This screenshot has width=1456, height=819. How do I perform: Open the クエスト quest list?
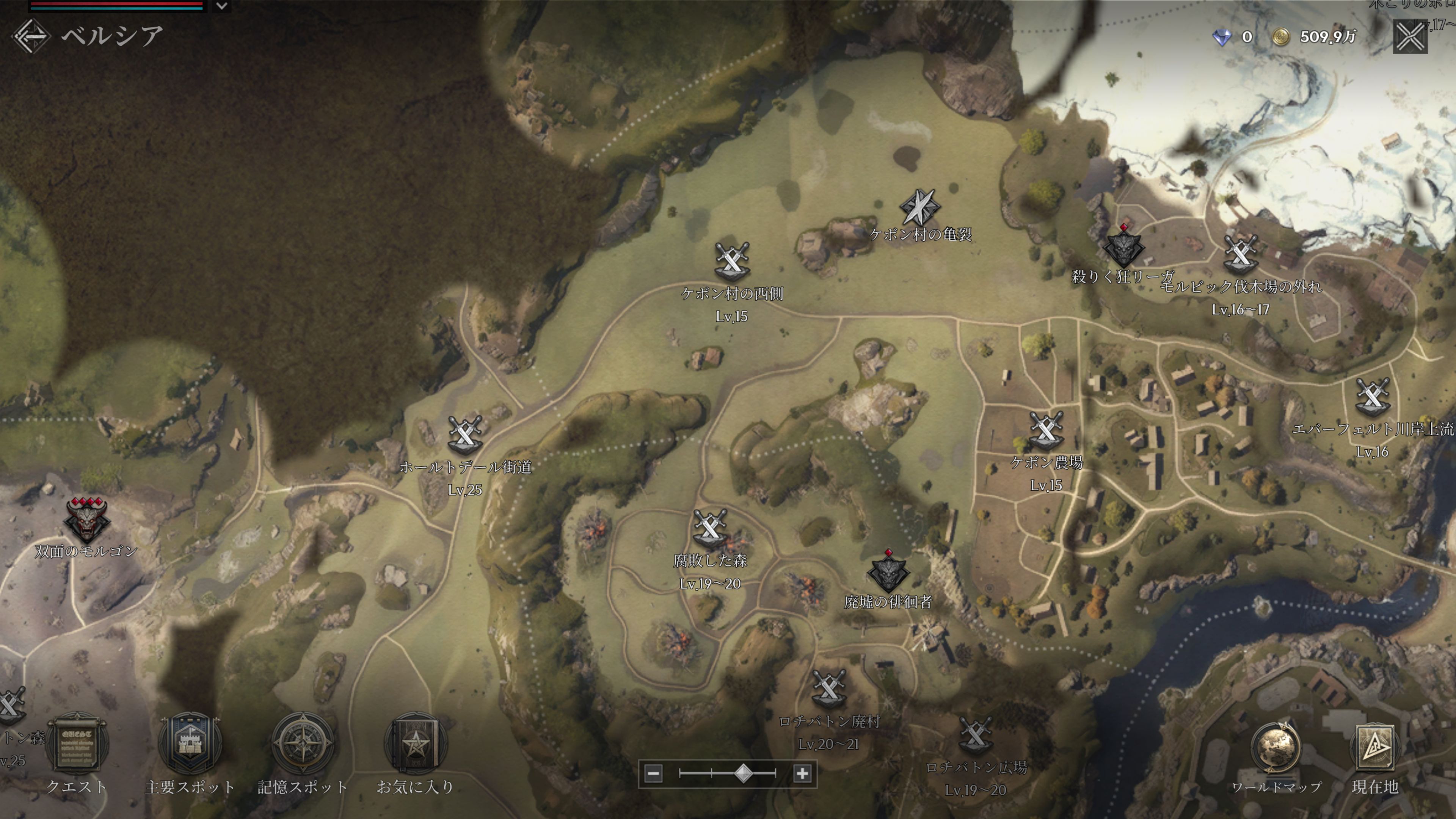coord(77,744)
